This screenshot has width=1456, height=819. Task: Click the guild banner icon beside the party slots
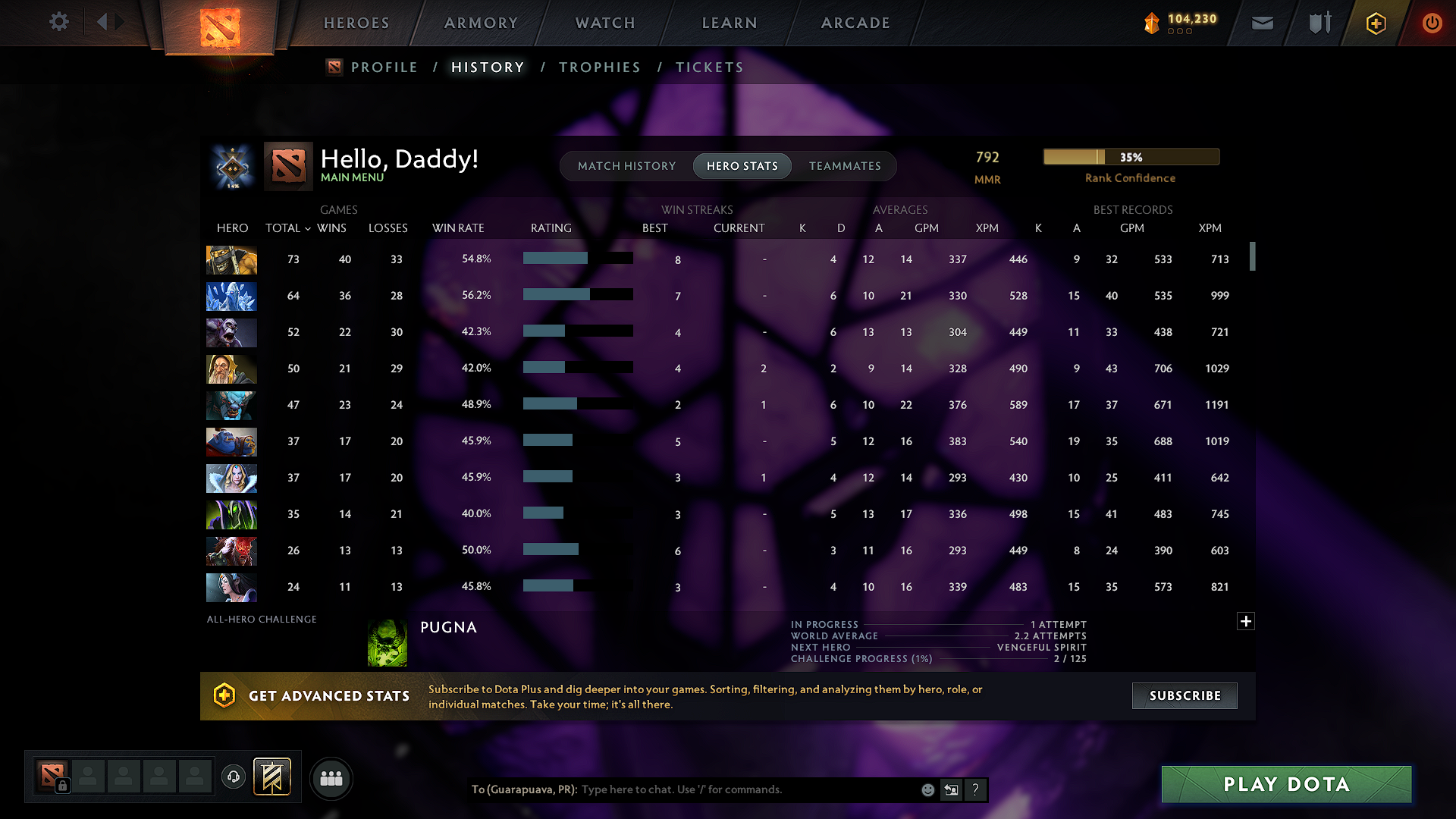[272, 777]
